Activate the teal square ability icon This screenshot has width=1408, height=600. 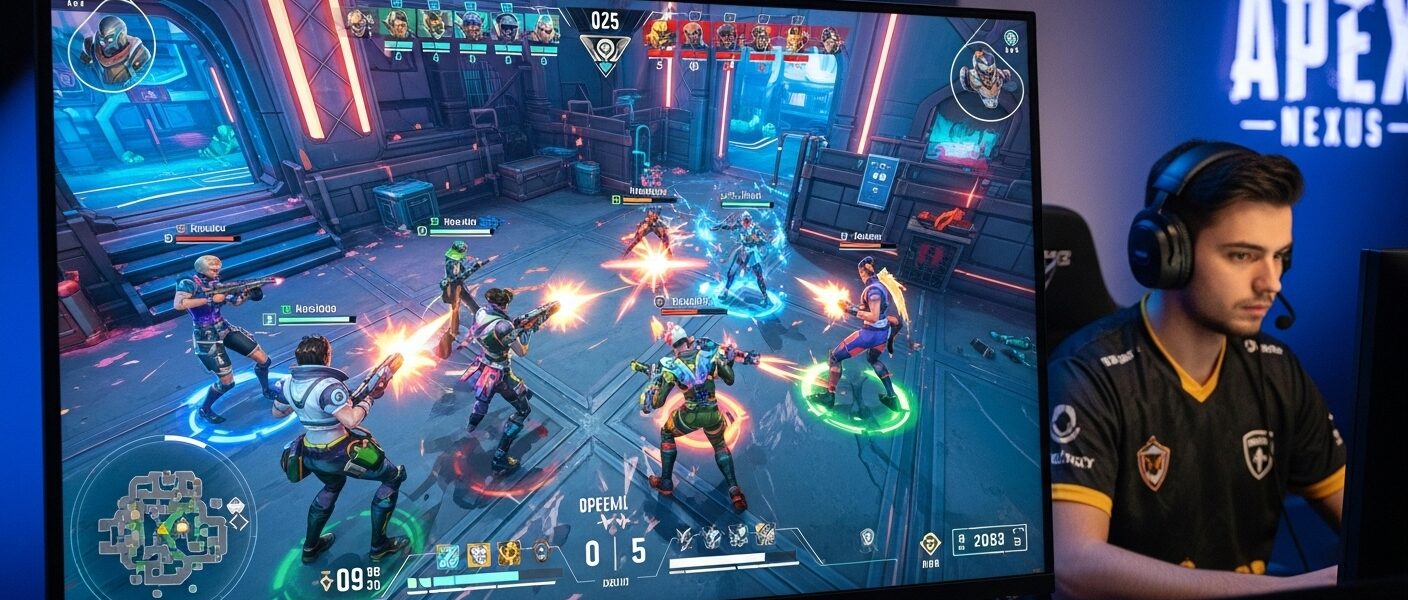(x=447, y=555)
